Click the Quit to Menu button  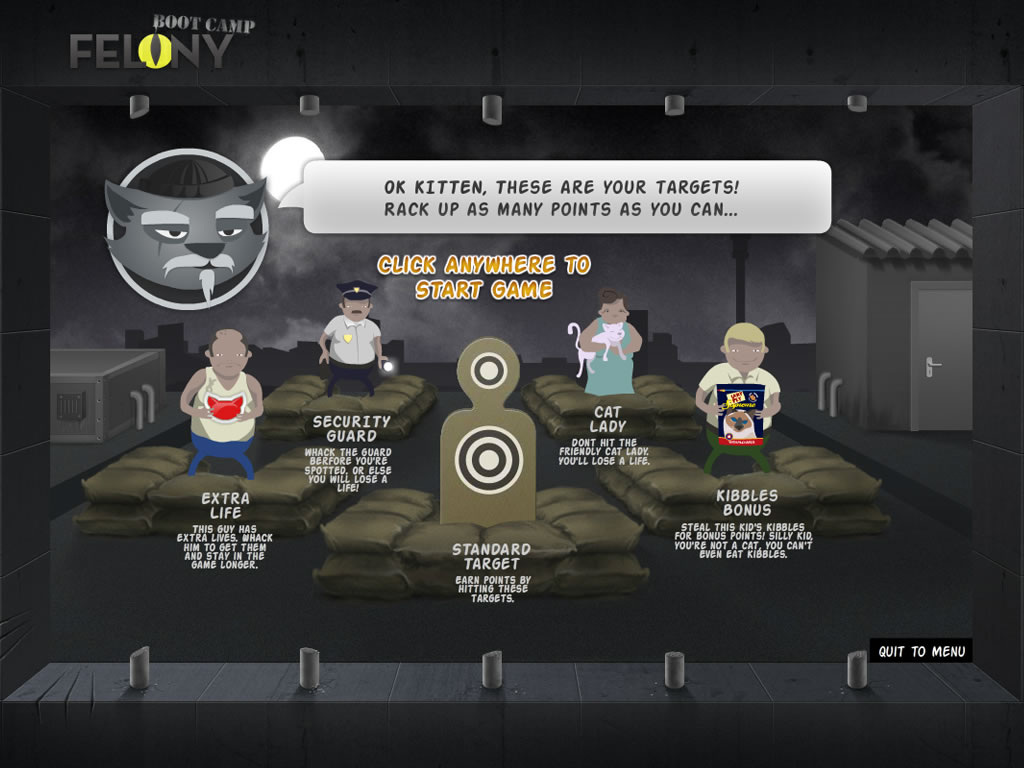(921, 651)
